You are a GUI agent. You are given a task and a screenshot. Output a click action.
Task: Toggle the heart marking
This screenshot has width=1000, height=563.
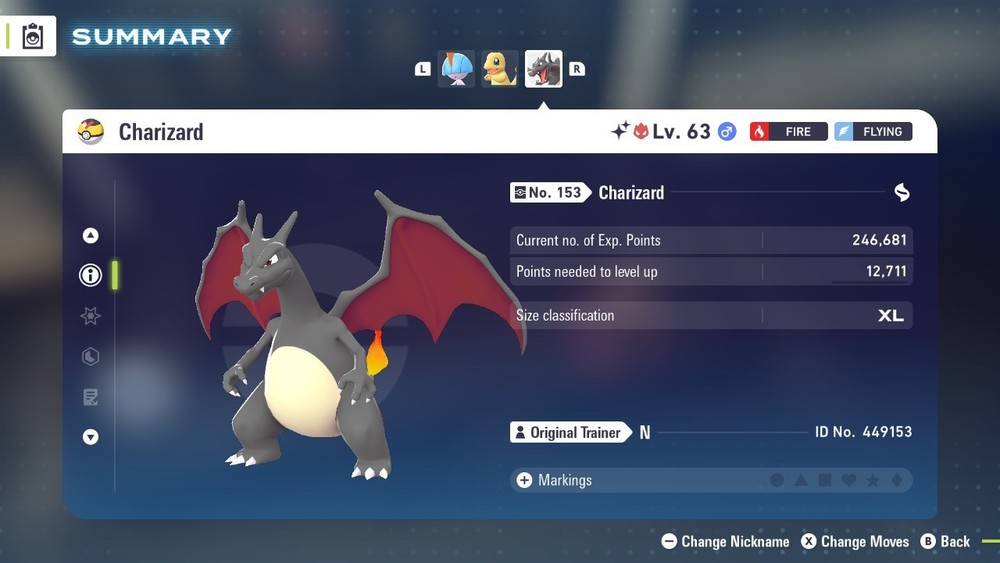pos(849,481)
